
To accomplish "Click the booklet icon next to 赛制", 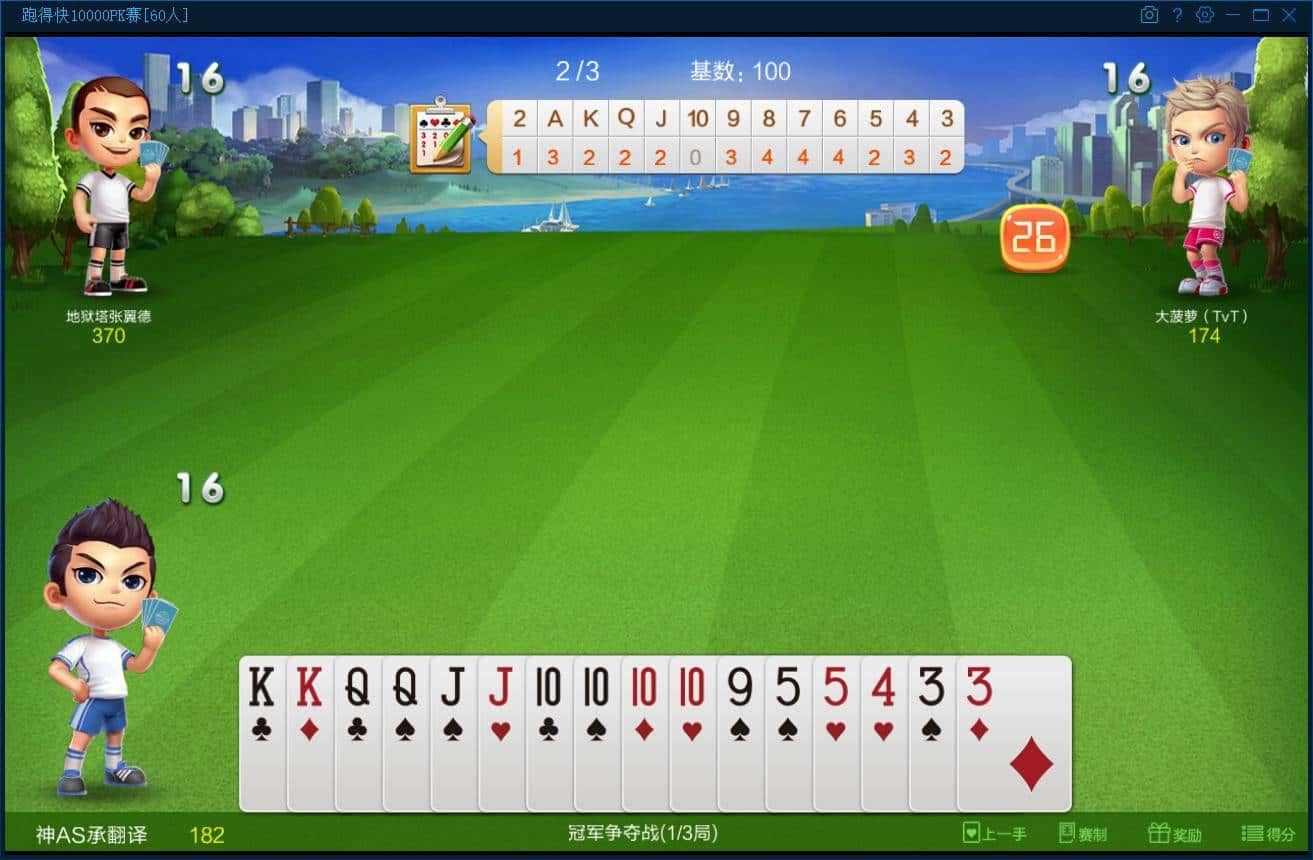I will 1070,833.
